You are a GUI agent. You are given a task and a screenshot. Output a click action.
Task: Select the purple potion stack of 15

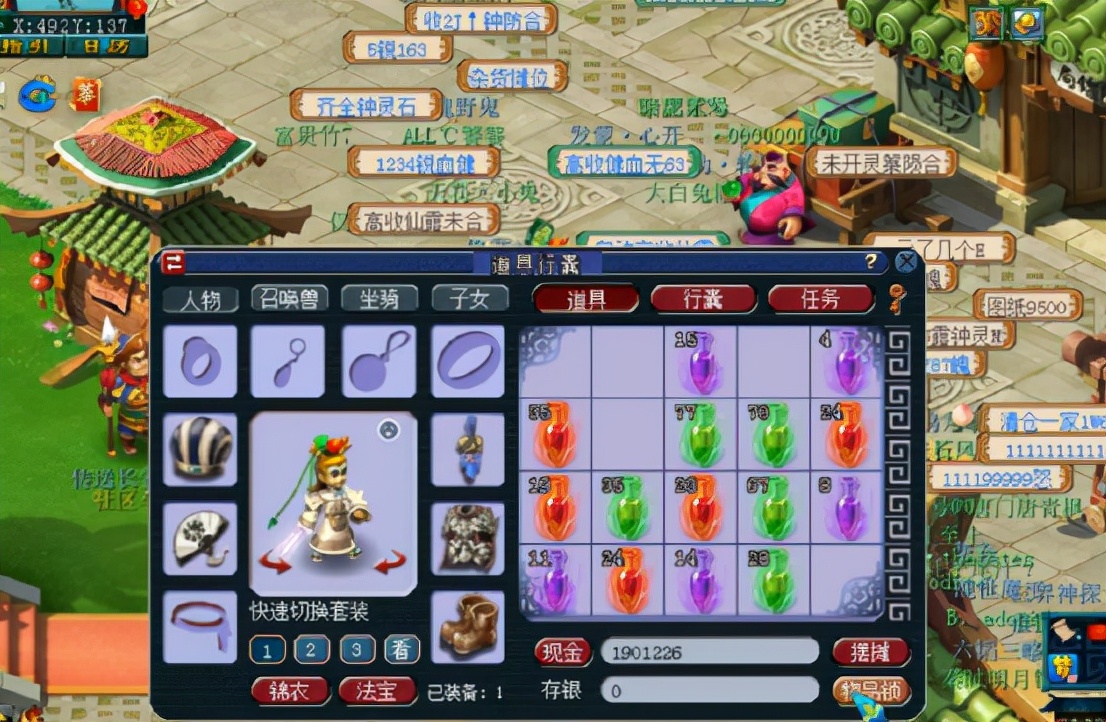tap(701, 361)
